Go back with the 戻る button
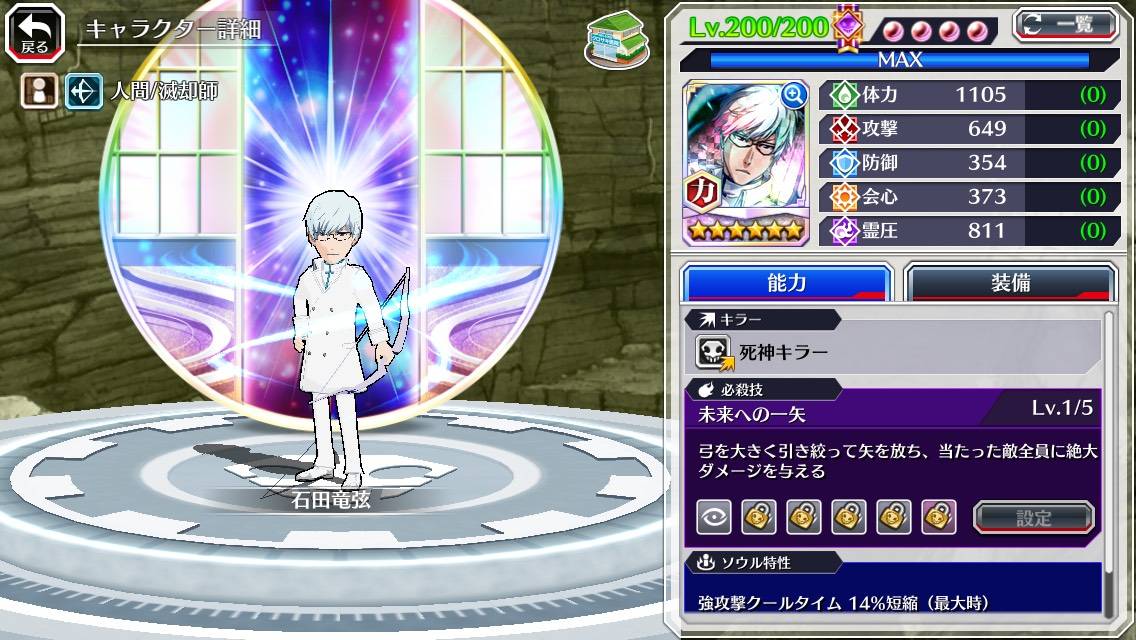The height and width of the screenshot is (640, 1136). 35,33
